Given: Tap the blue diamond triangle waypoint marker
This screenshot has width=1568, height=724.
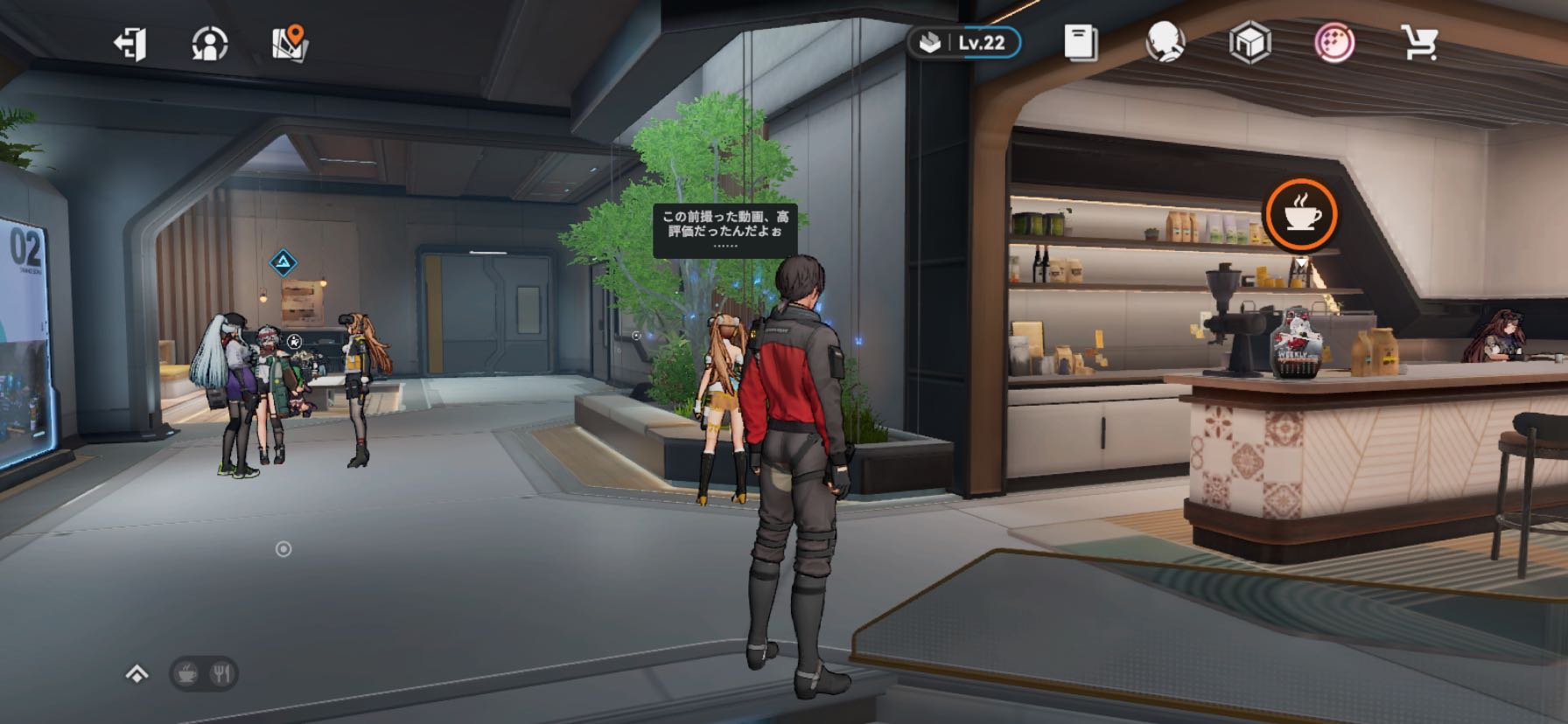Looking at the screenshot, I should [x=283, y=261].
